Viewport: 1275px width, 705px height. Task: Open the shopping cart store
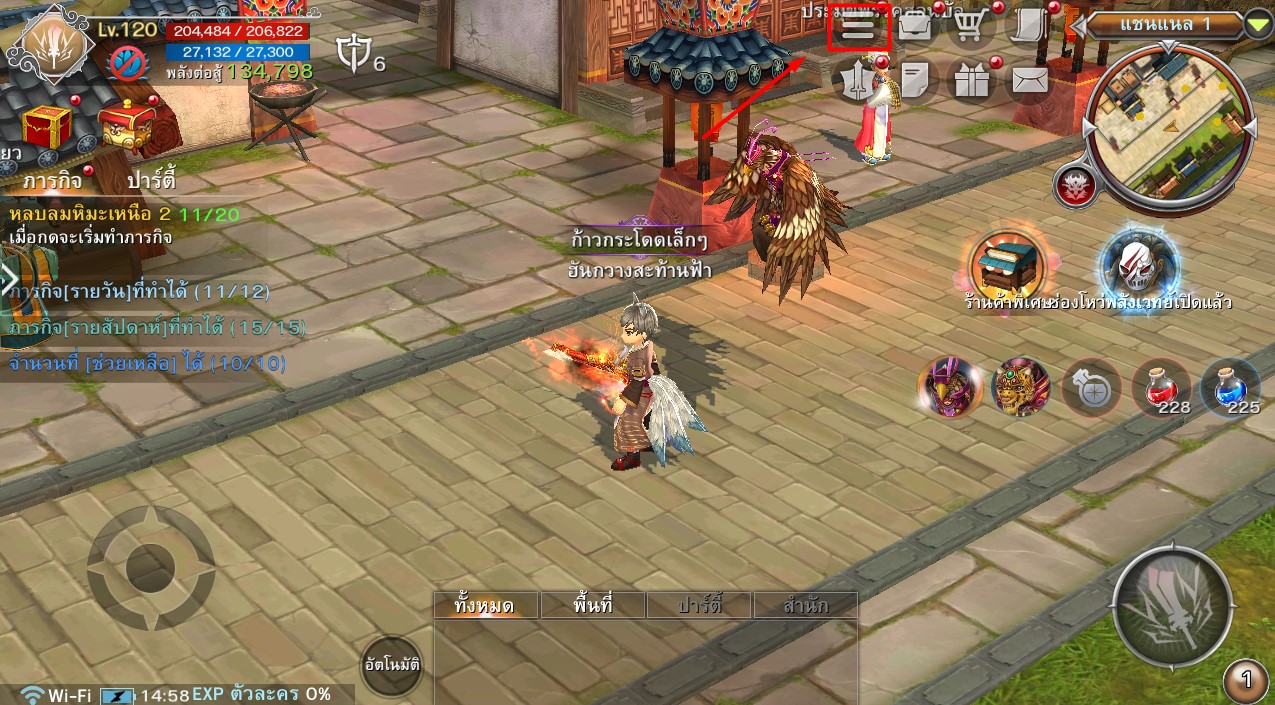point(968,27)
